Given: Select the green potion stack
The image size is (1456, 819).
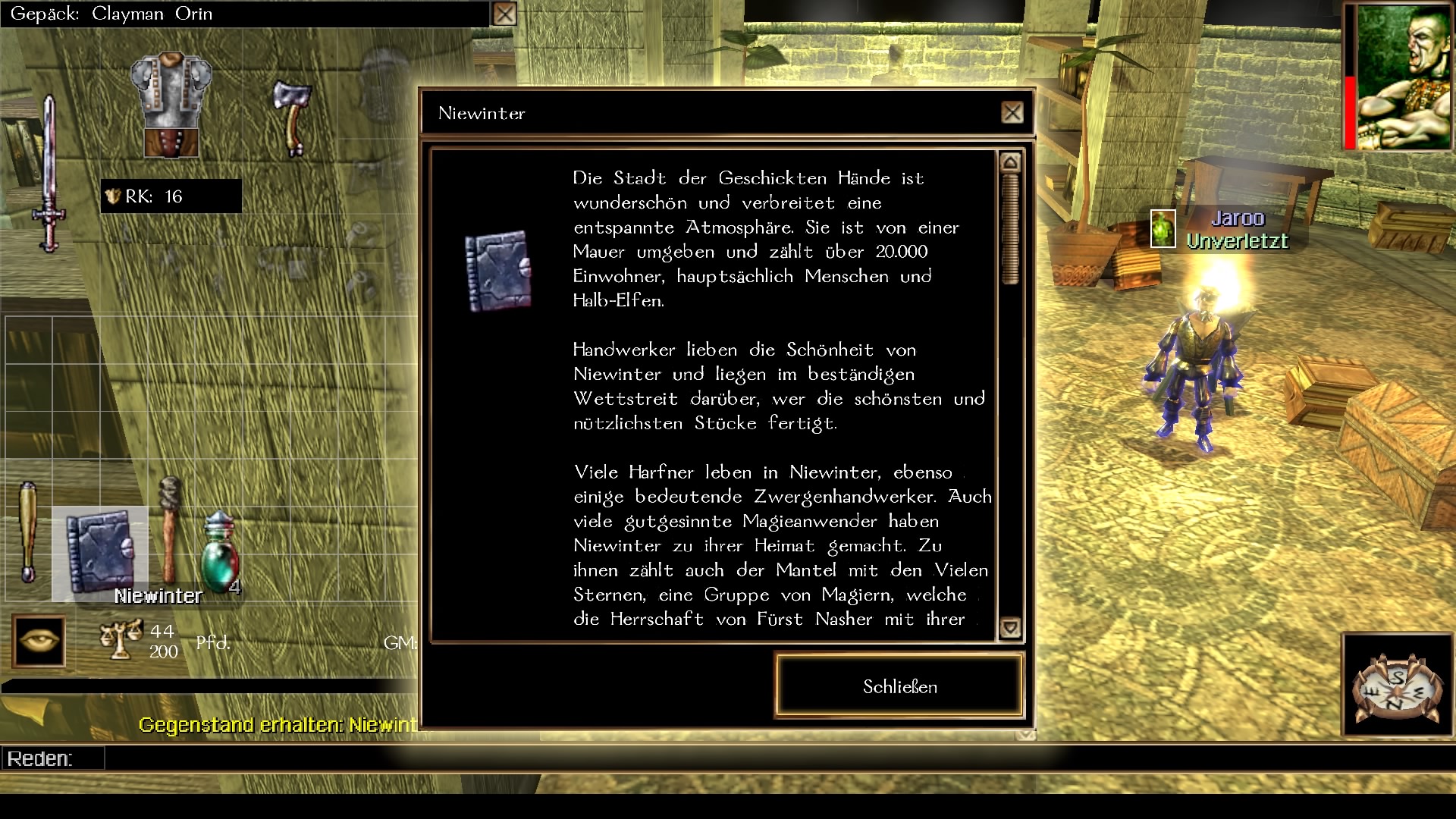Looking at the screenshot, I should (x=220, y=554).
